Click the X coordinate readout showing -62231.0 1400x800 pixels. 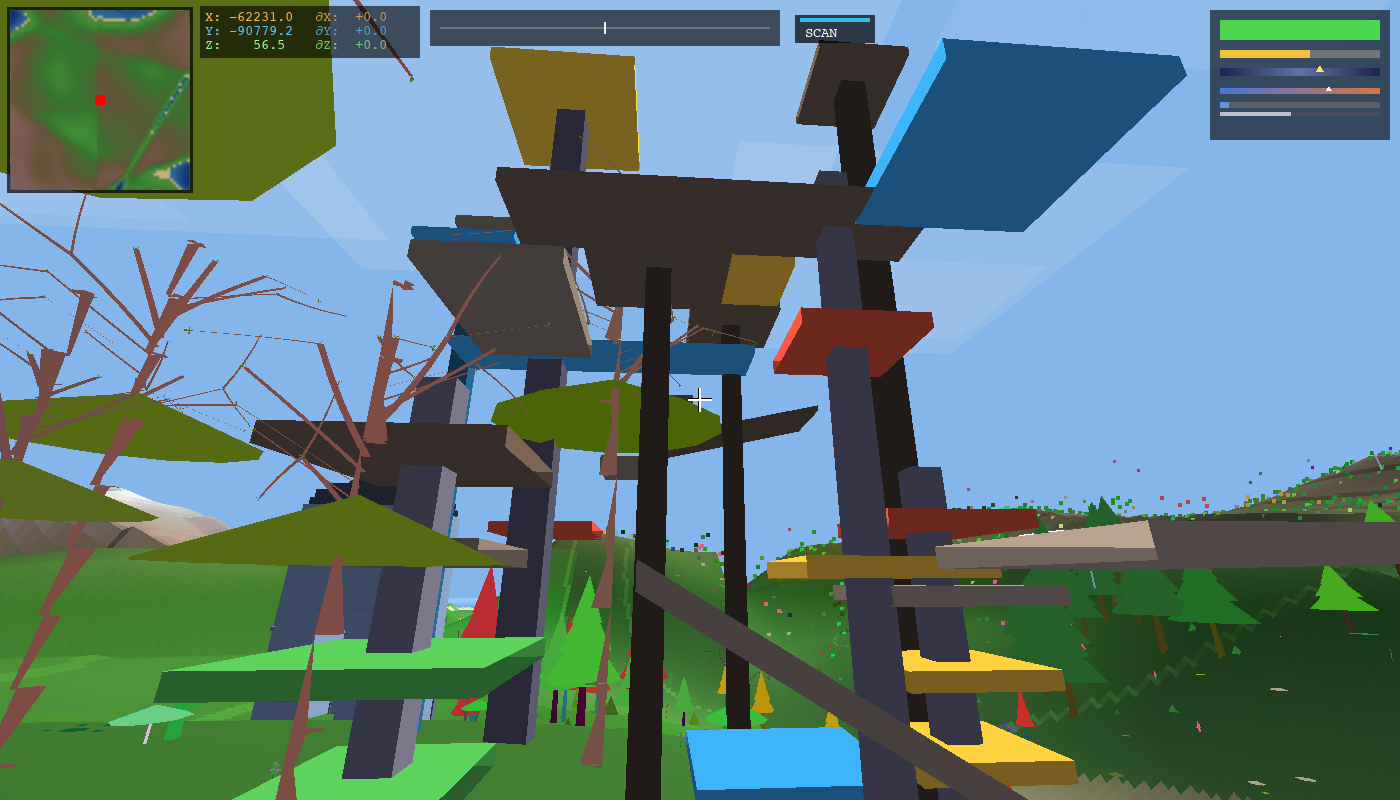250,17
